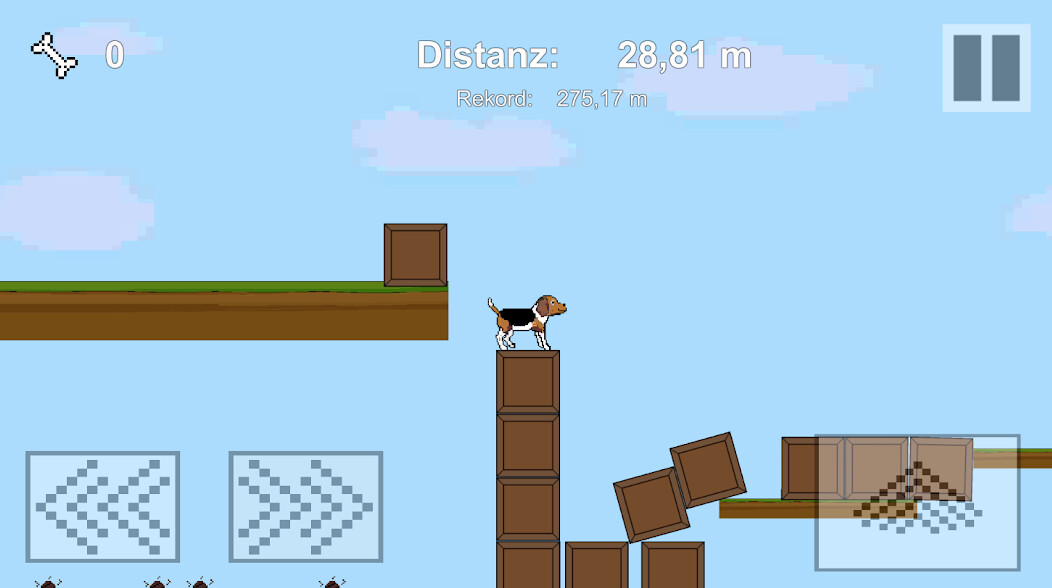Tap the move left arrow button
This screenshot has height=588, width=1052.
(x=102, y=506)
